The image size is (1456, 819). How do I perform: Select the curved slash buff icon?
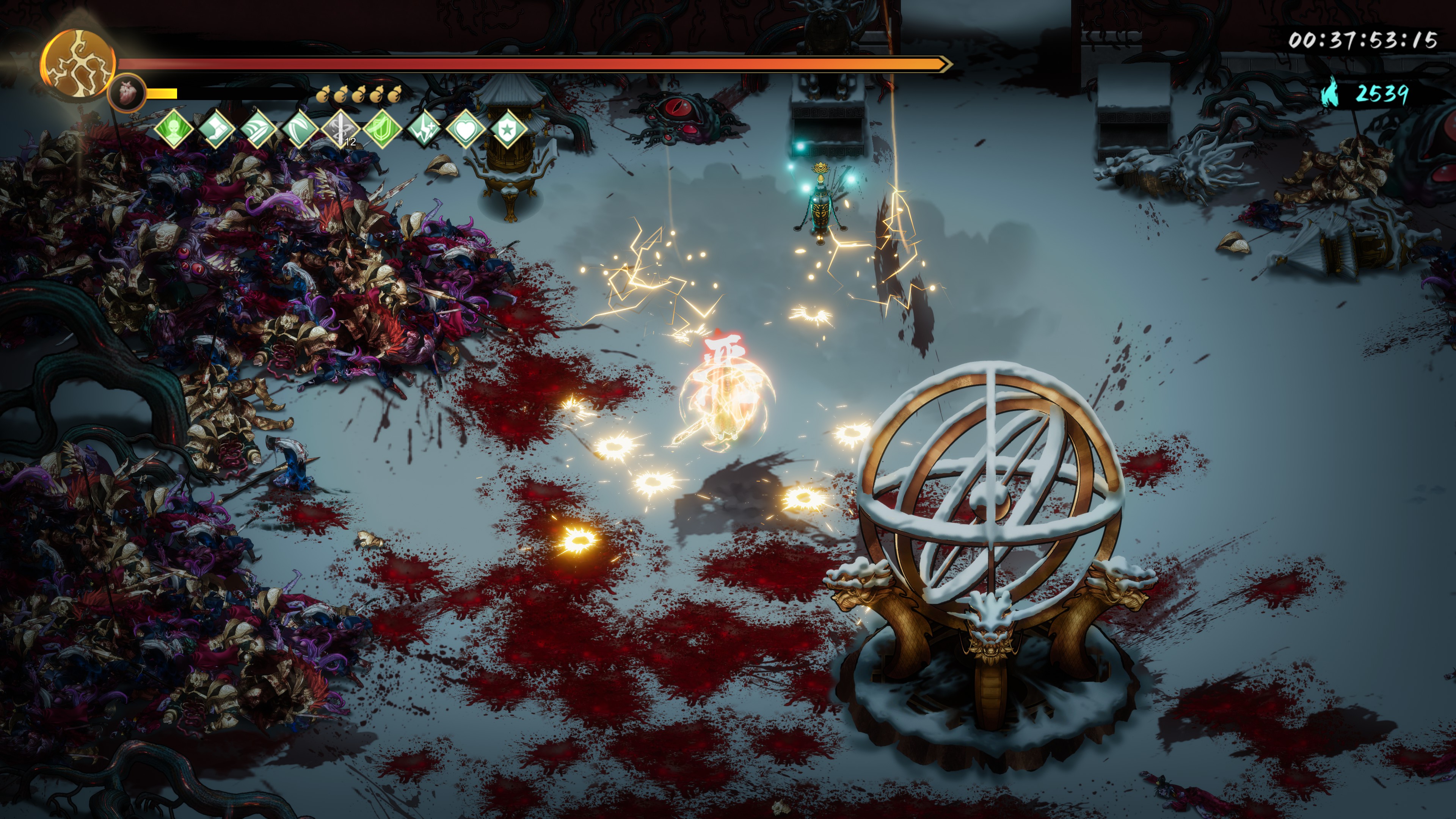pos(300,129)
